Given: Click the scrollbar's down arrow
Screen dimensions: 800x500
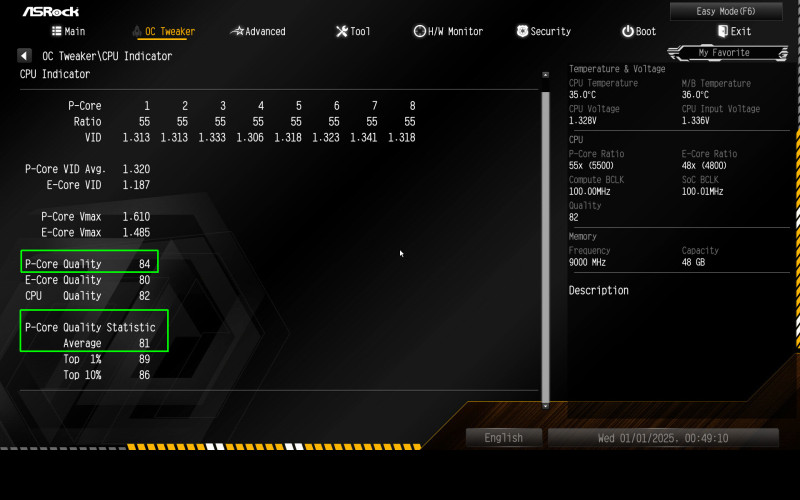Looking at the screenshot, I should tap(545, 405).
